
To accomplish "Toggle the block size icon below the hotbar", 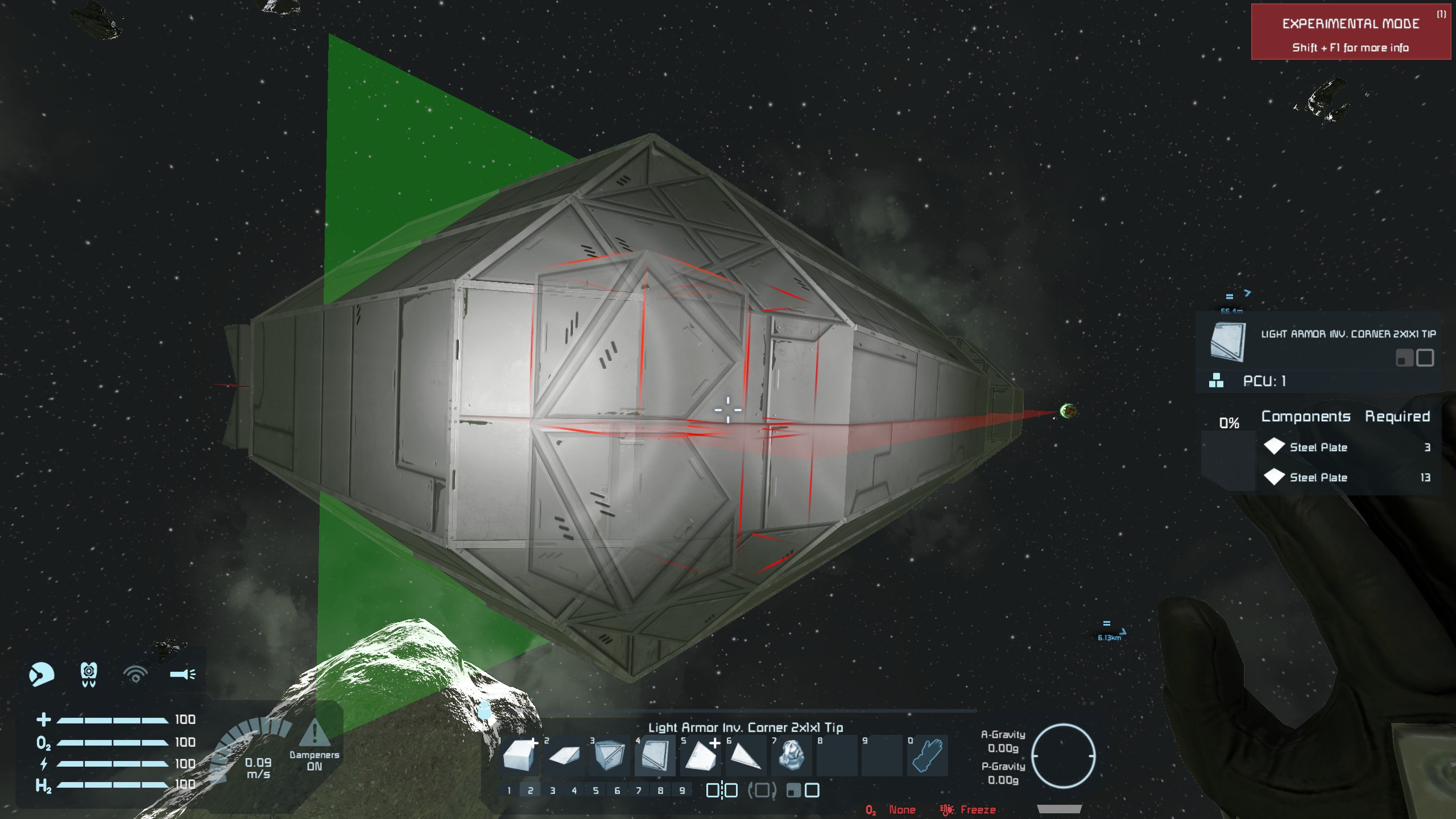I will [x=803, y=791].
